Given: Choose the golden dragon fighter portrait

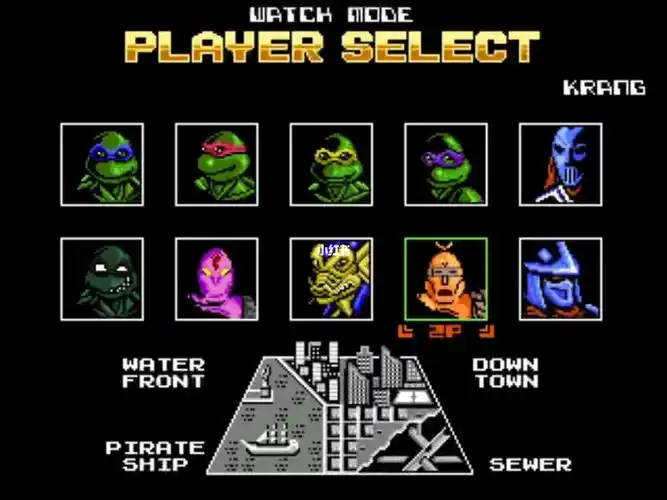Looking at the screenshot, I should 332,279.
